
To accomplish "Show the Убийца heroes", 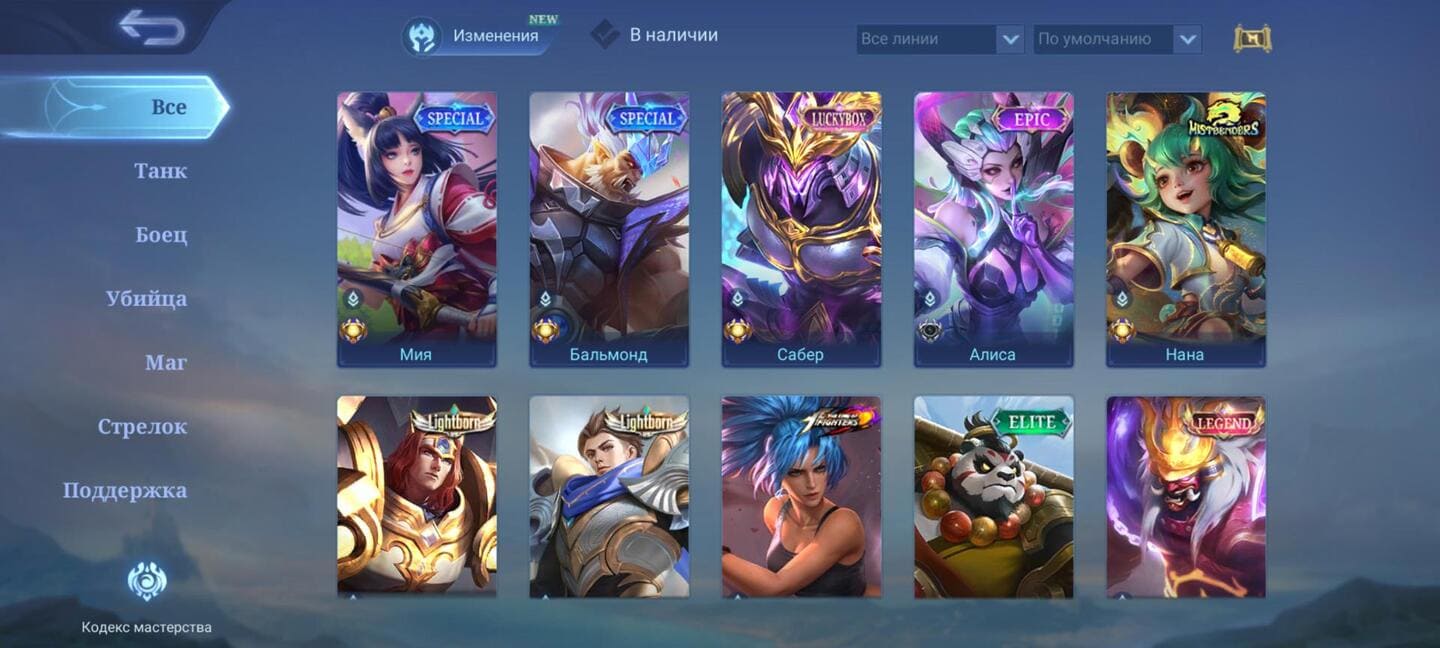I will 146,299.
